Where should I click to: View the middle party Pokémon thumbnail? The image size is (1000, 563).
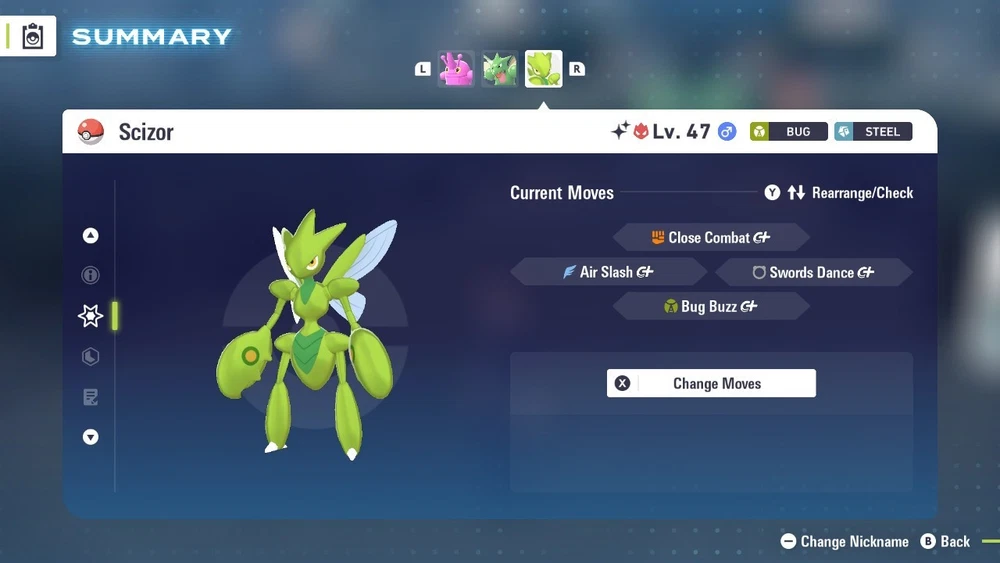(500, 69)
